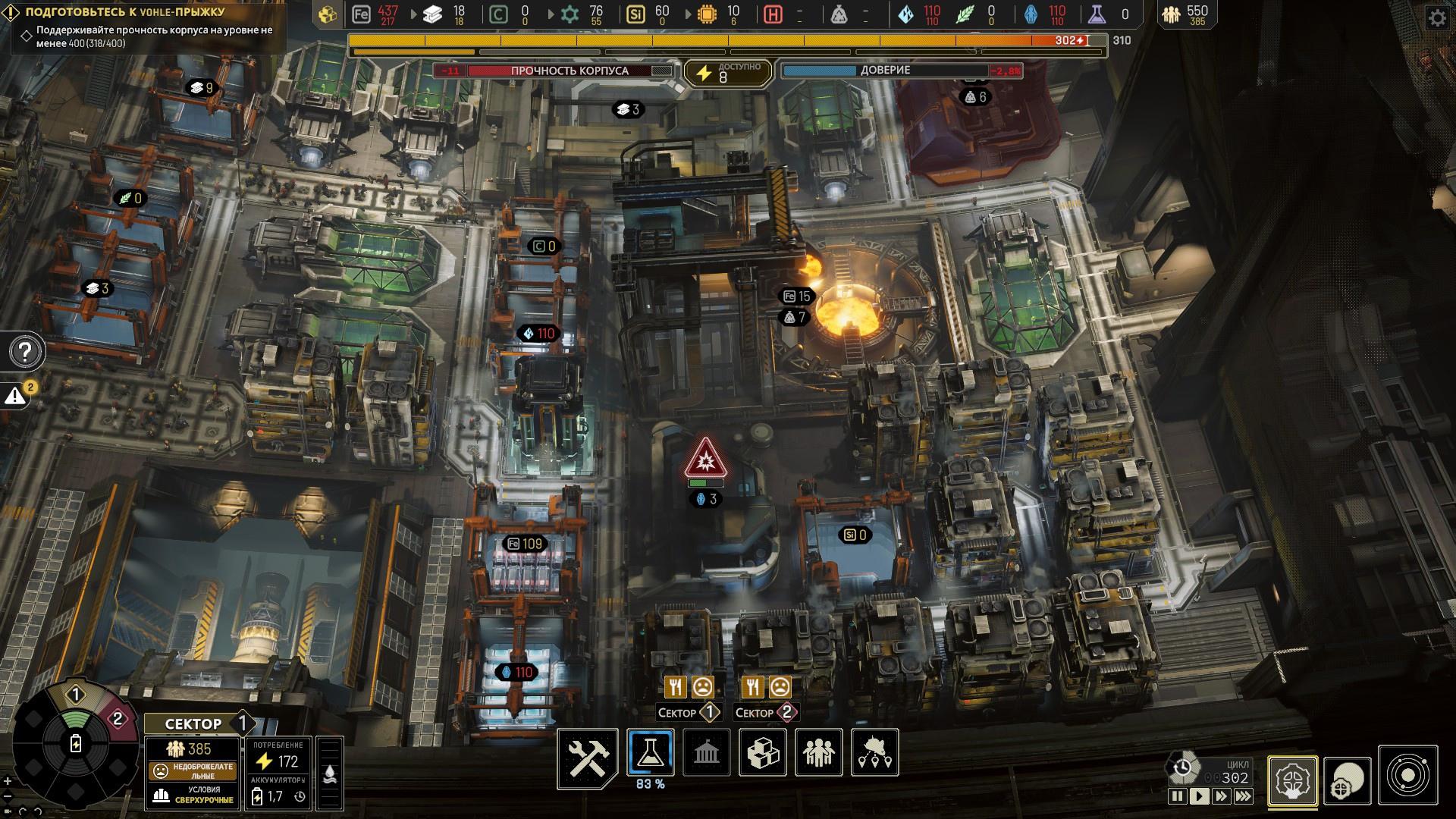Open the research flask panel
This screenshot has height=819, width=1456.
[651, 752]
